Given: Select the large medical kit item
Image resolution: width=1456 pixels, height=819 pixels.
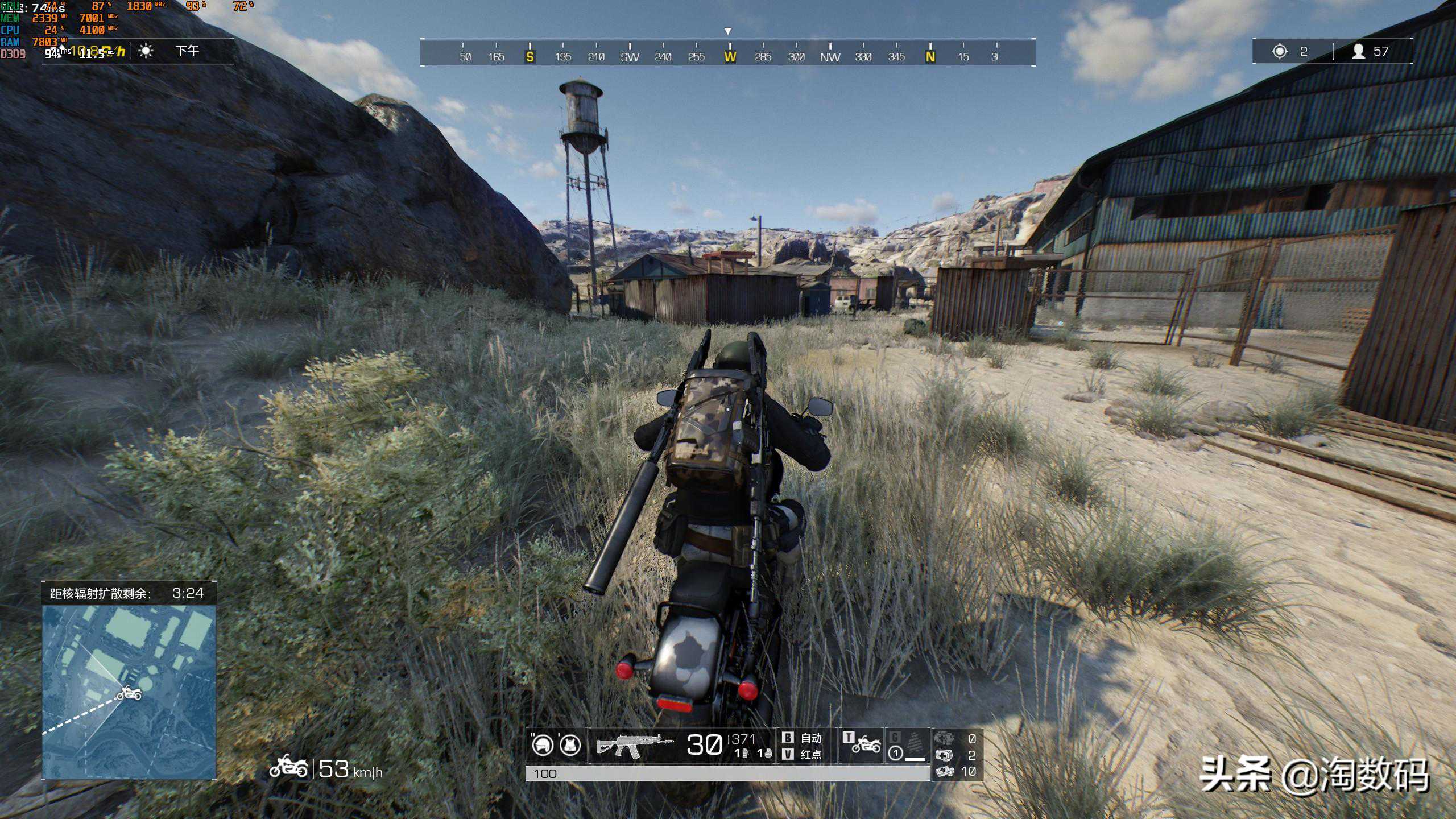Looking at the screenshot, I should tap(944, 739).
